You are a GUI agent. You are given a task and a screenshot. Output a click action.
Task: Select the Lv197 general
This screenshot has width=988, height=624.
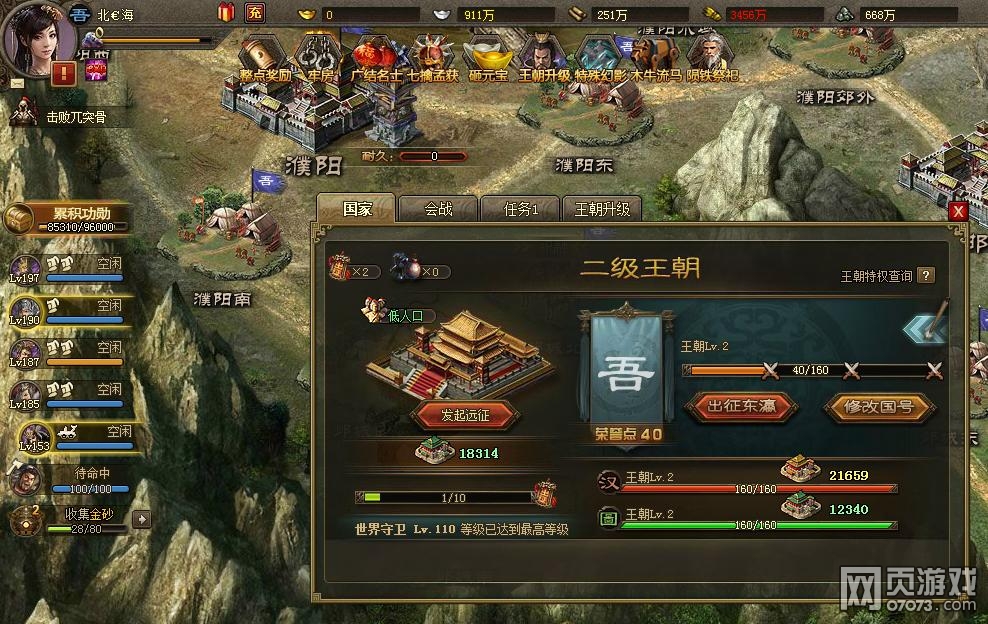pyautogui.click(x=24, y=268)
